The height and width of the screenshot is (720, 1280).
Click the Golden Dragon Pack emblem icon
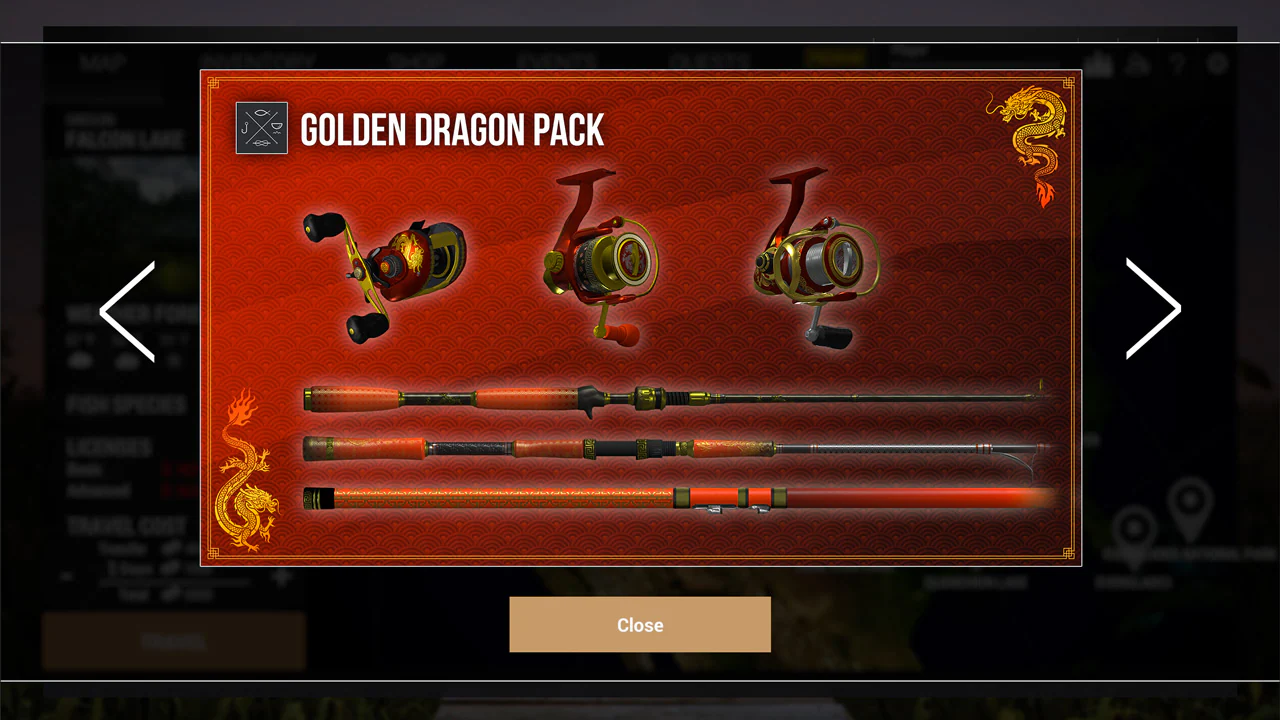coord(261,128)
